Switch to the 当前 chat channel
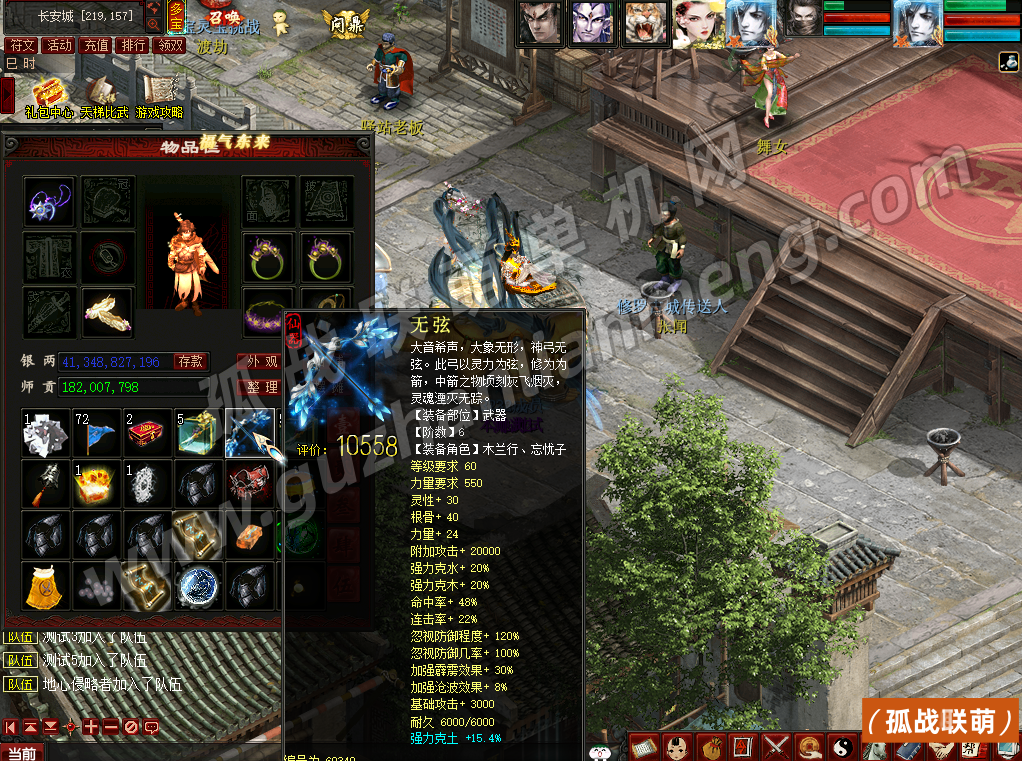The image size is (1022, 761). click(x=22, y=753)
